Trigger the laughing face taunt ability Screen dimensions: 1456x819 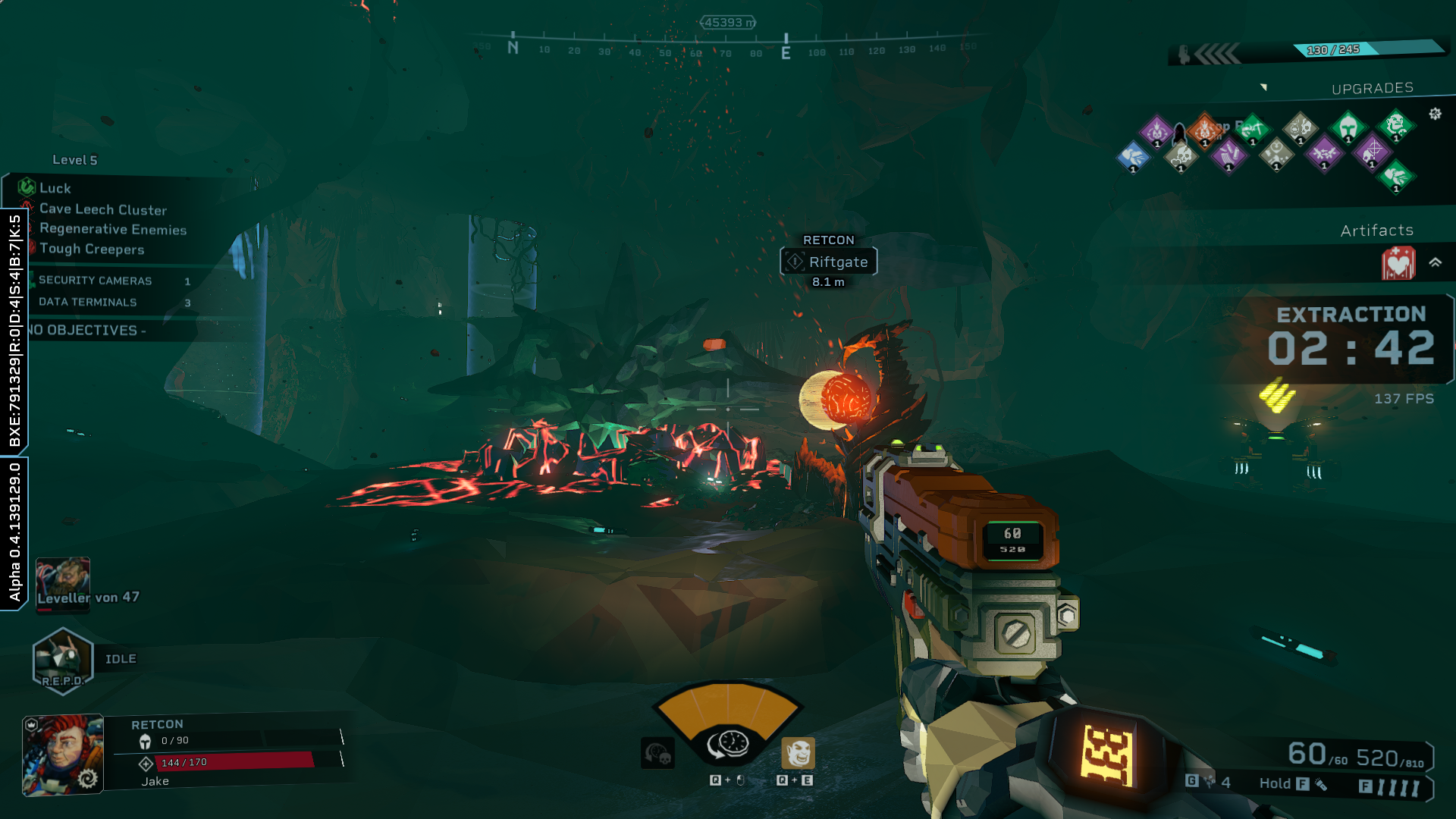tap(798, 753)
